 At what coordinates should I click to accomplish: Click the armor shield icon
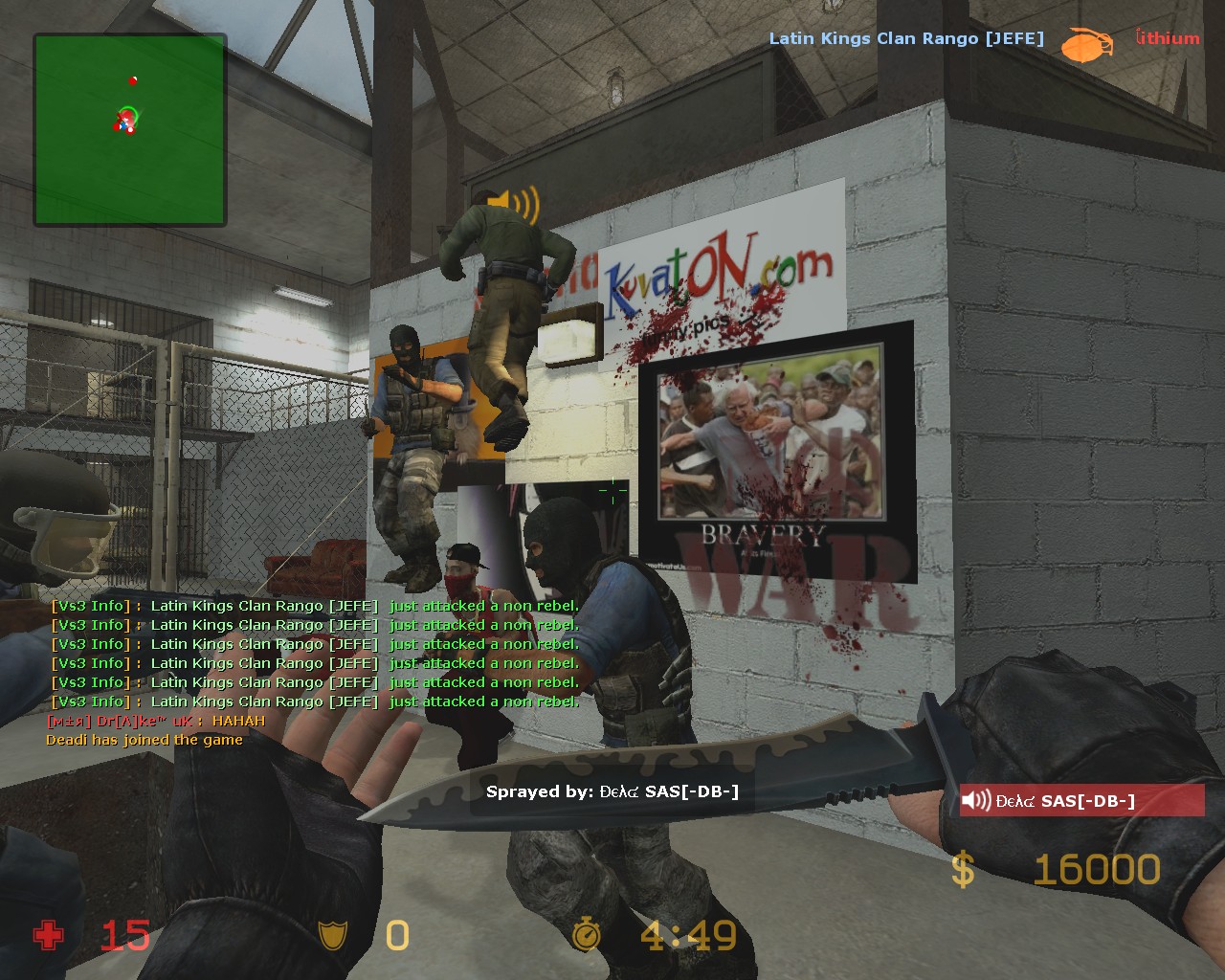(x=332, y=935)
